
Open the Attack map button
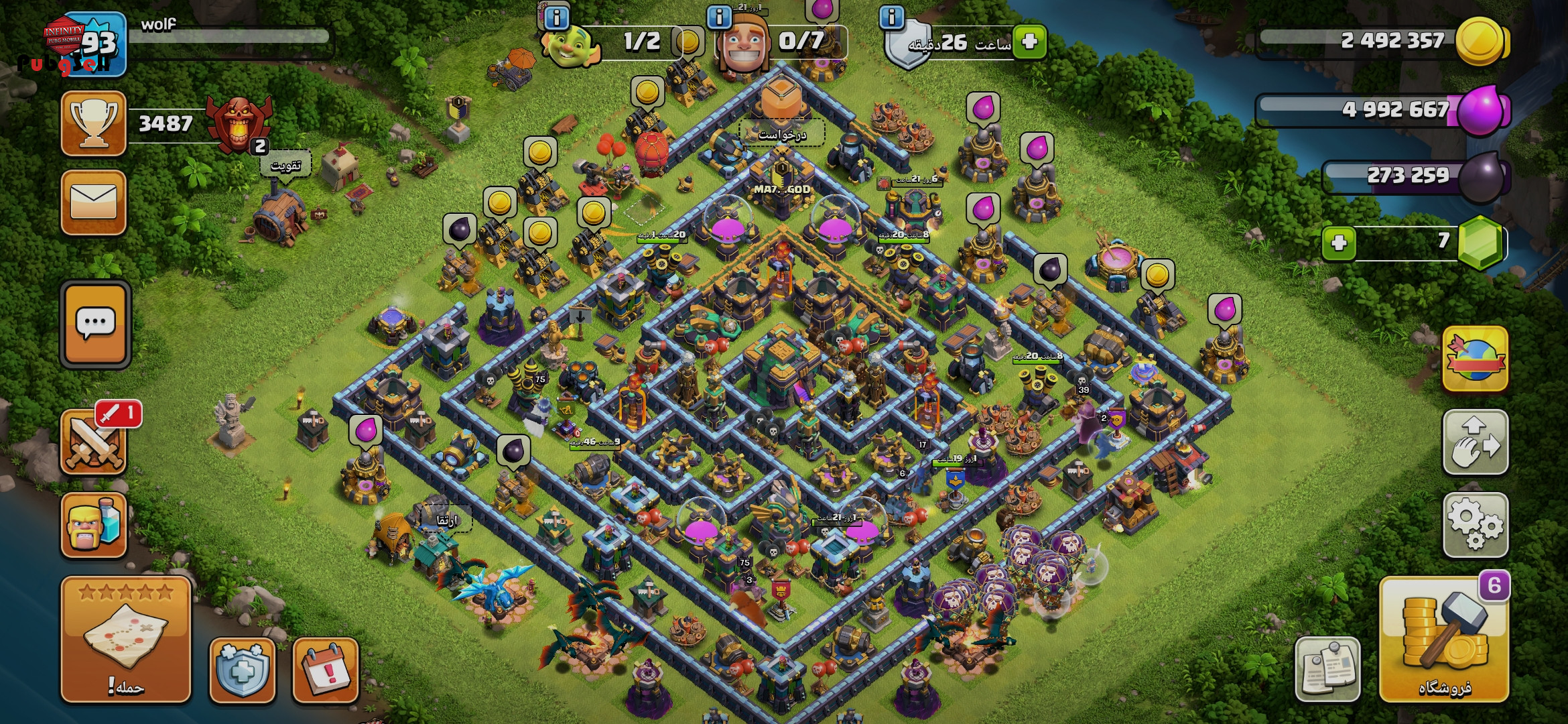(x=125, y=639)
